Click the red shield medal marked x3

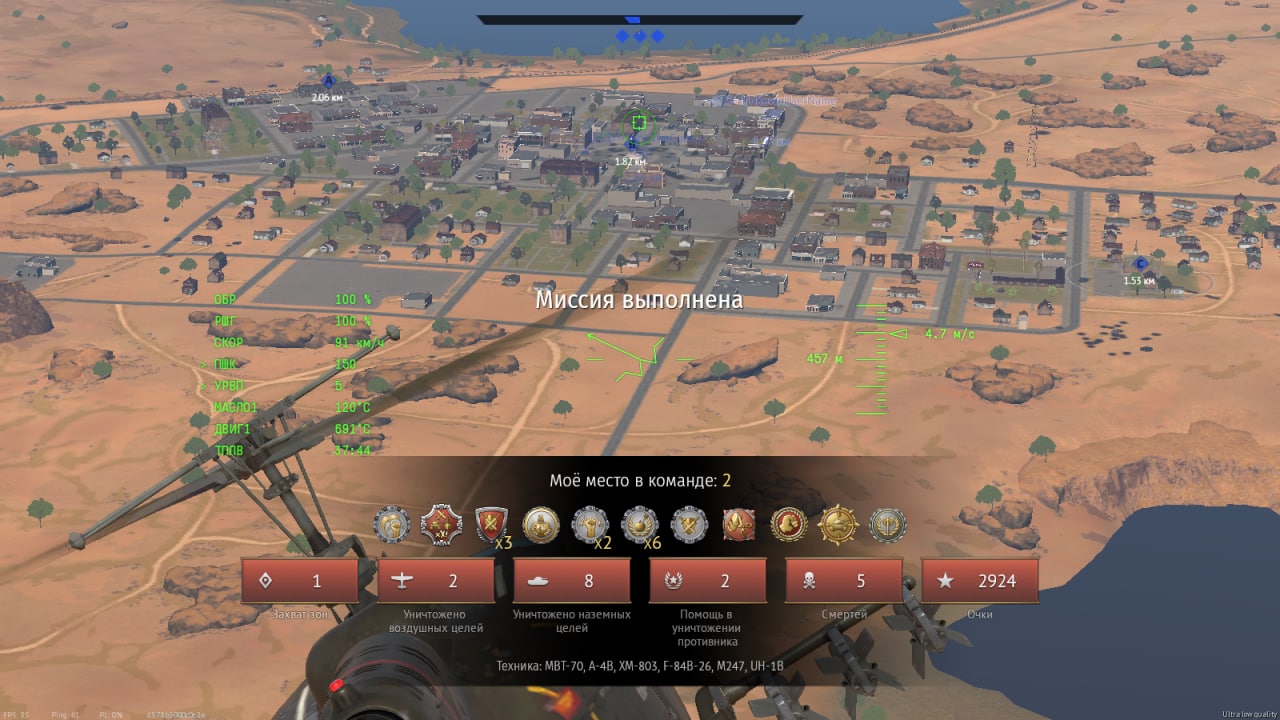click(491, 524)
